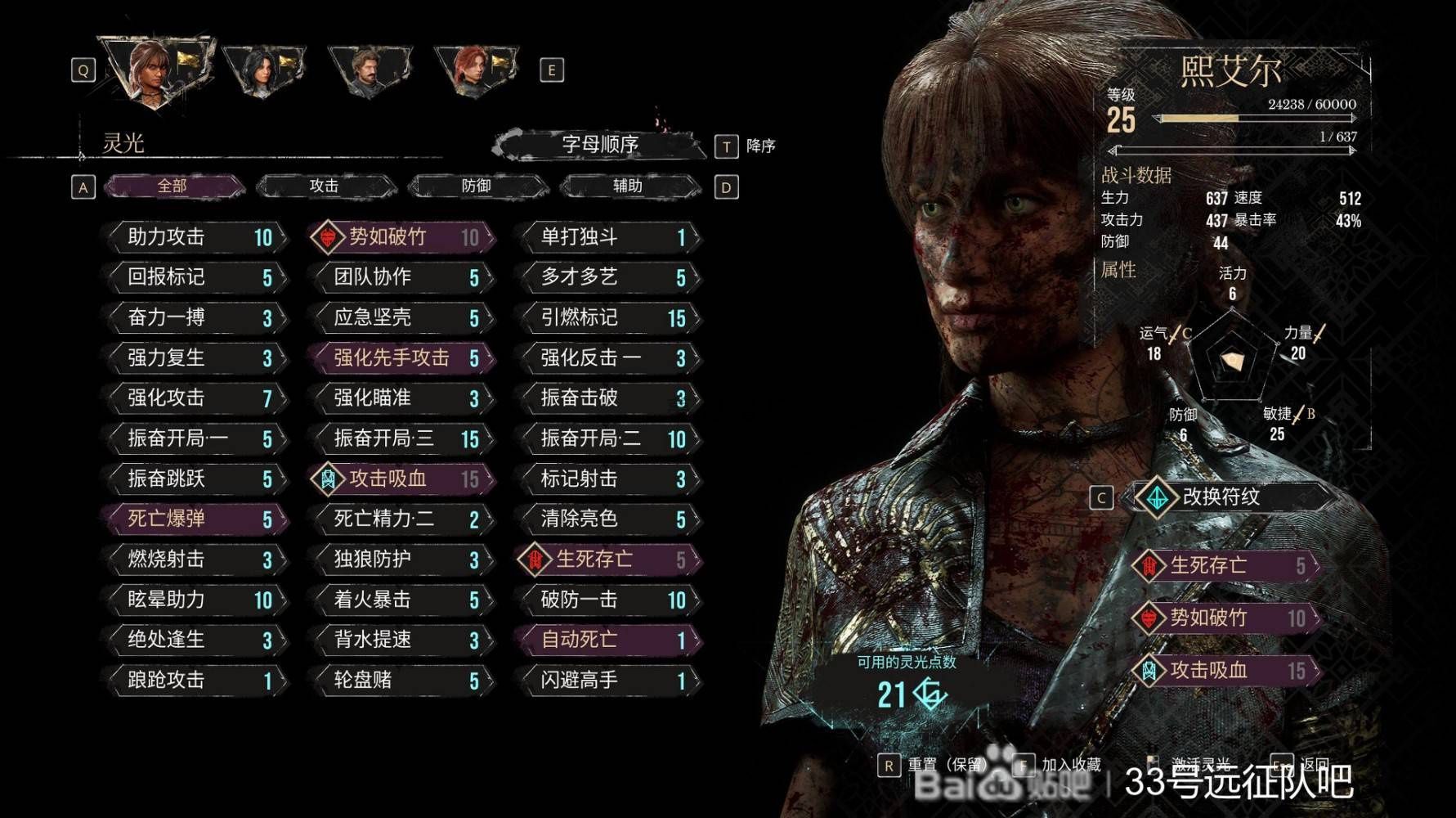
Task: Select the 防御 category tab
Action: point(477,187)
